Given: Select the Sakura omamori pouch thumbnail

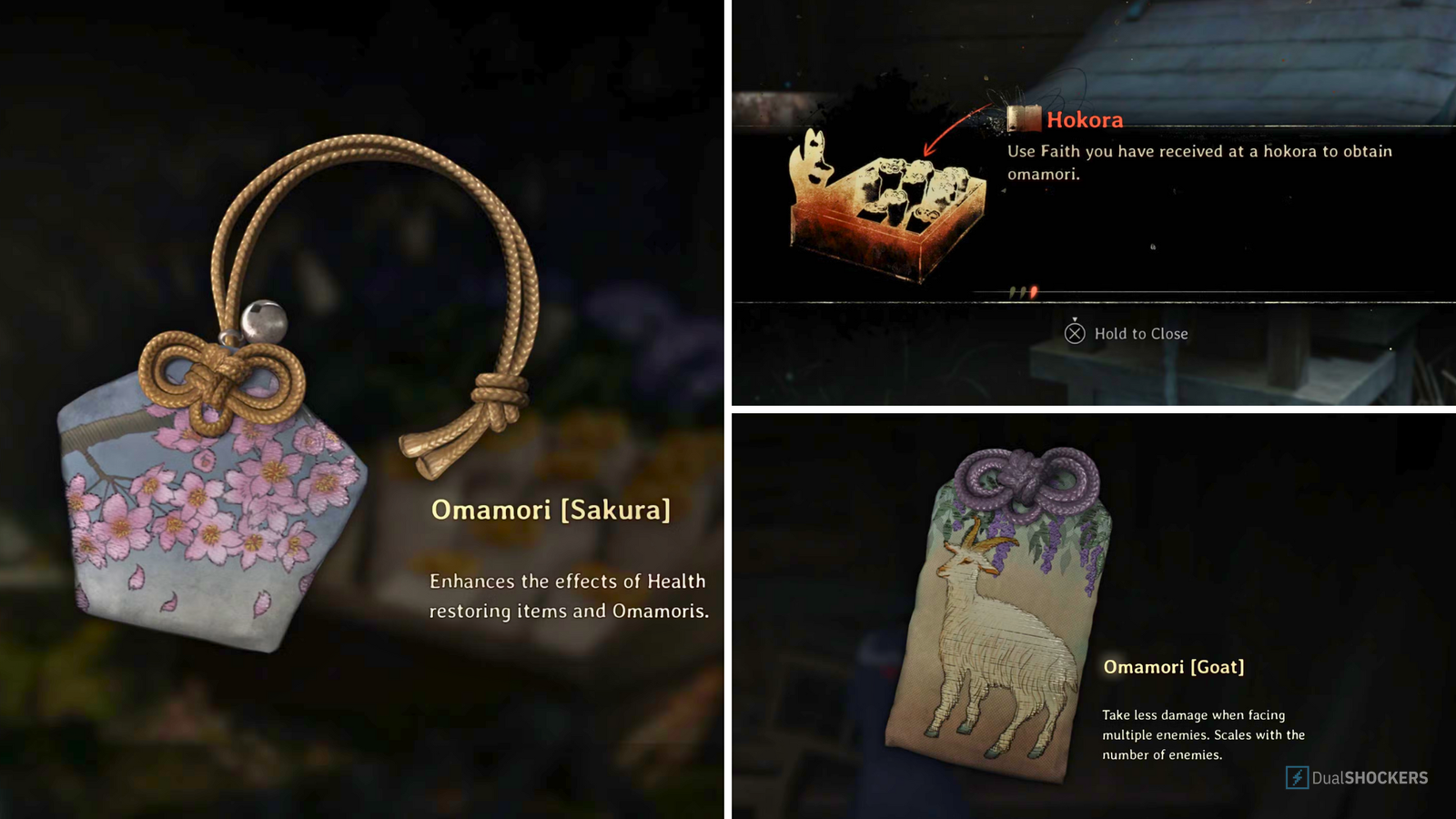Looking at the screenshot, I should 209,510.
